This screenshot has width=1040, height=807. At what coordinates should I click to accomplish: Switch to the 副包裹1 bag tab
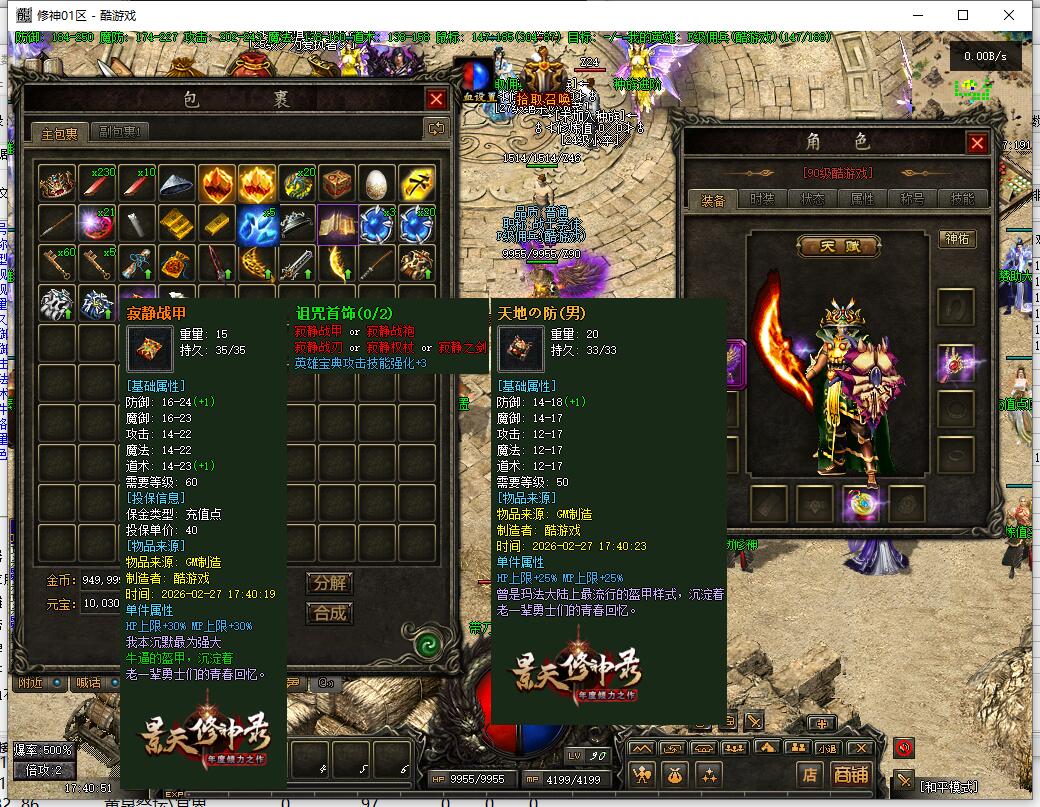pyautogui.click(x=120, y=132)
